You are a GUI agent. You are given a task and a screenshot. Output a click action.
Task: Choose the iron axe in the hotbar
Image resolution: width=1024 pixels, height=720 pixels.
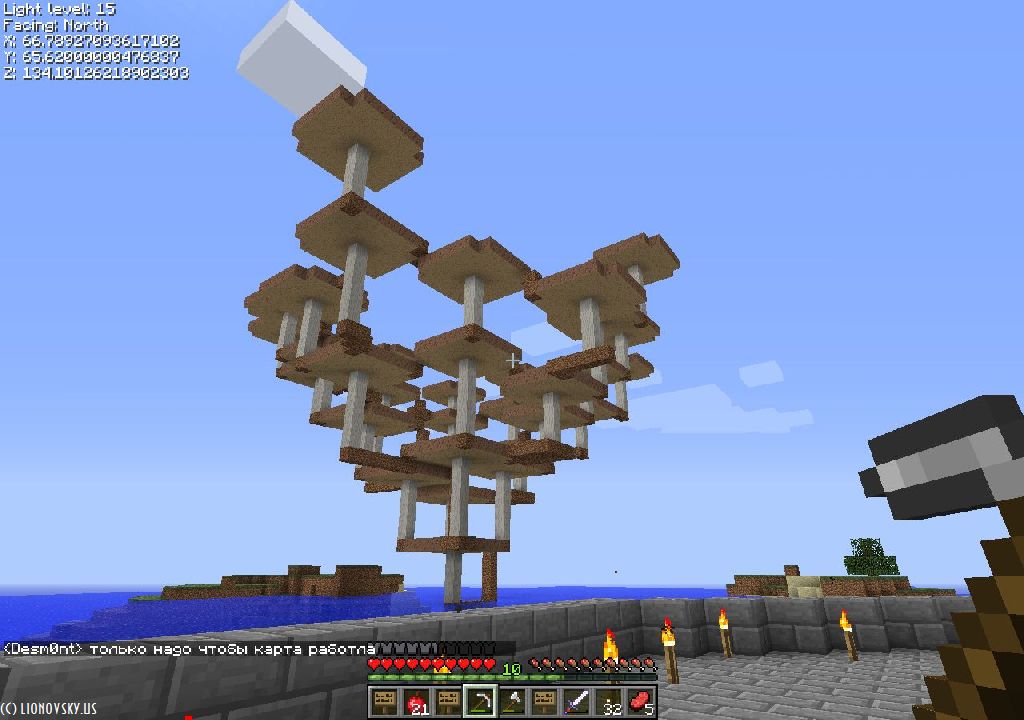click(512, 702)
